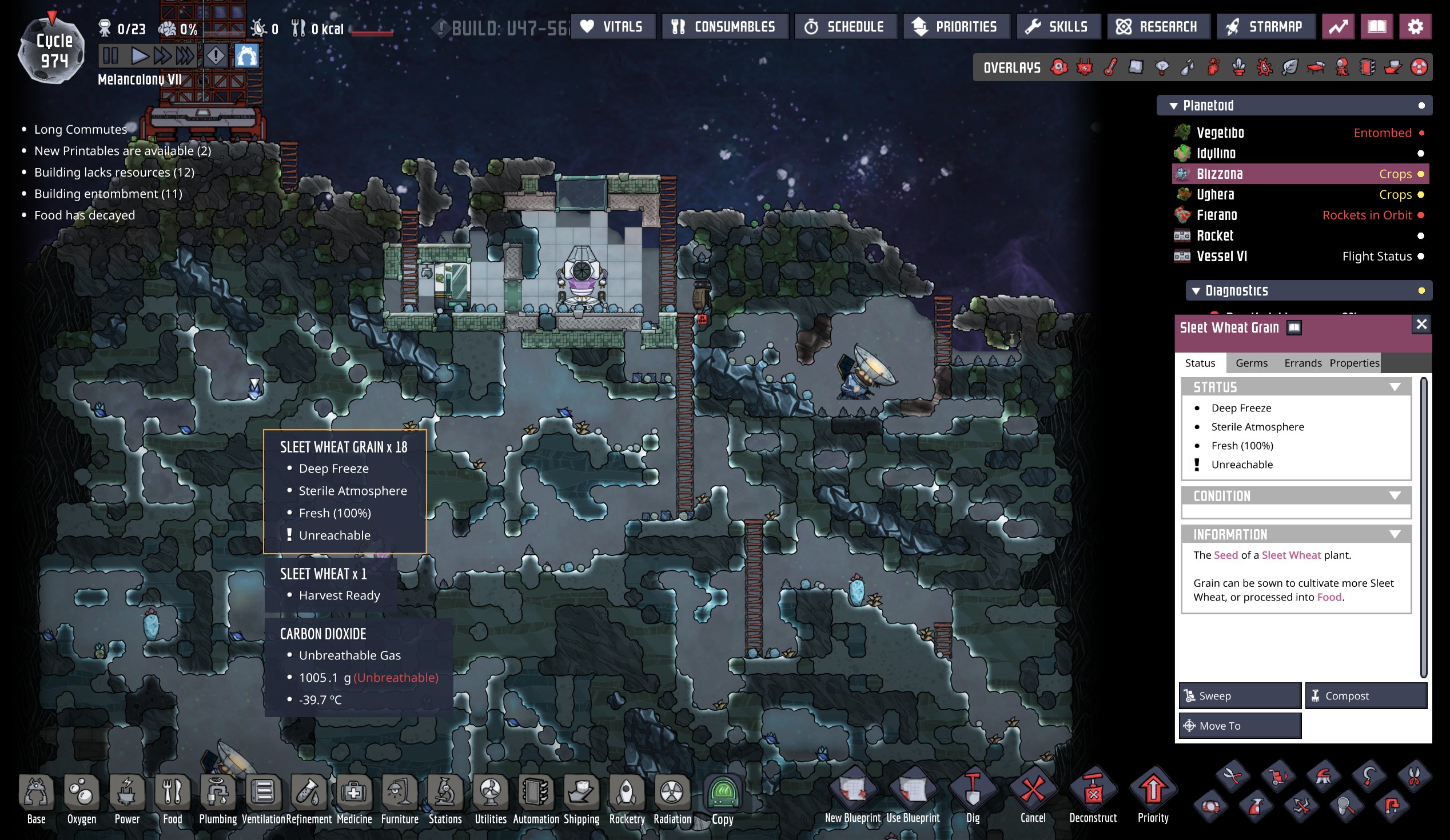Open the Food build category

172,798
